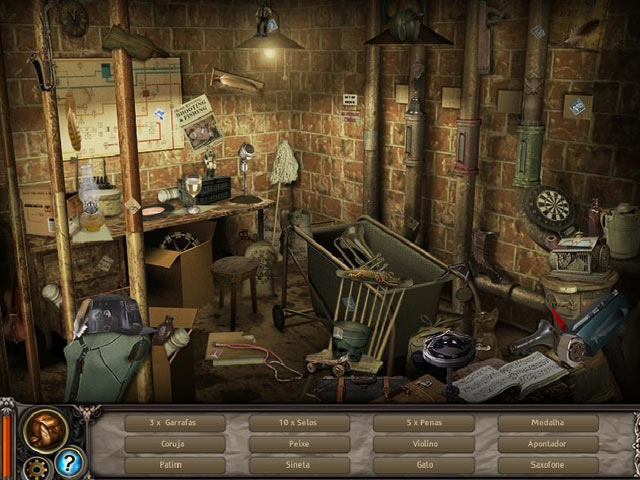Use the blue question mark hint button
Image resolution: width=640 pixels, height=480 pixels.
coord(69,462)
